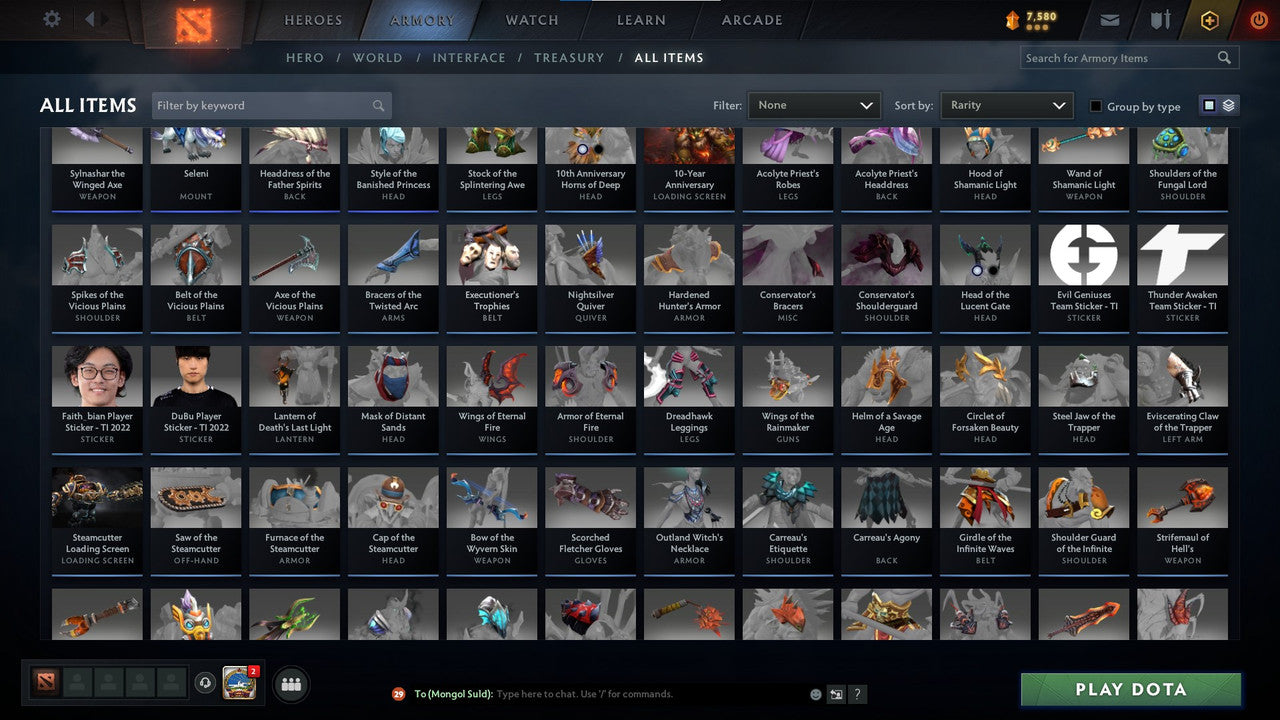Expand the chat help '?' options
This screenshot has width=1280, height=720.
click(857, 693)
